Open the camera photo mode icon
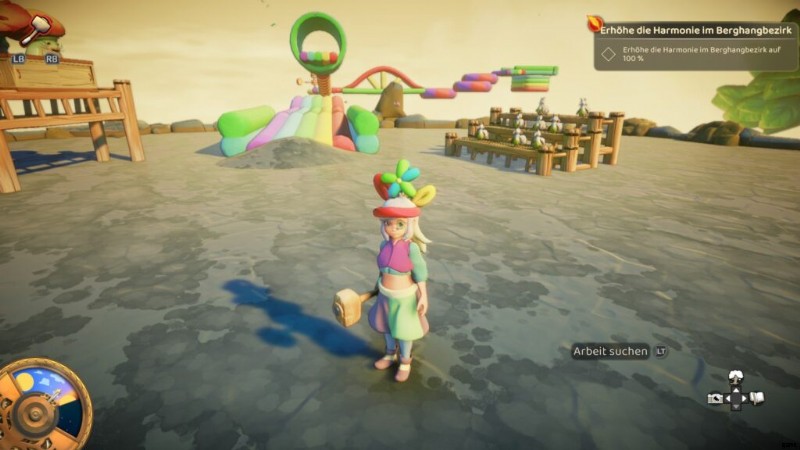This screenshot has height=450, width=800. point(715,398)
